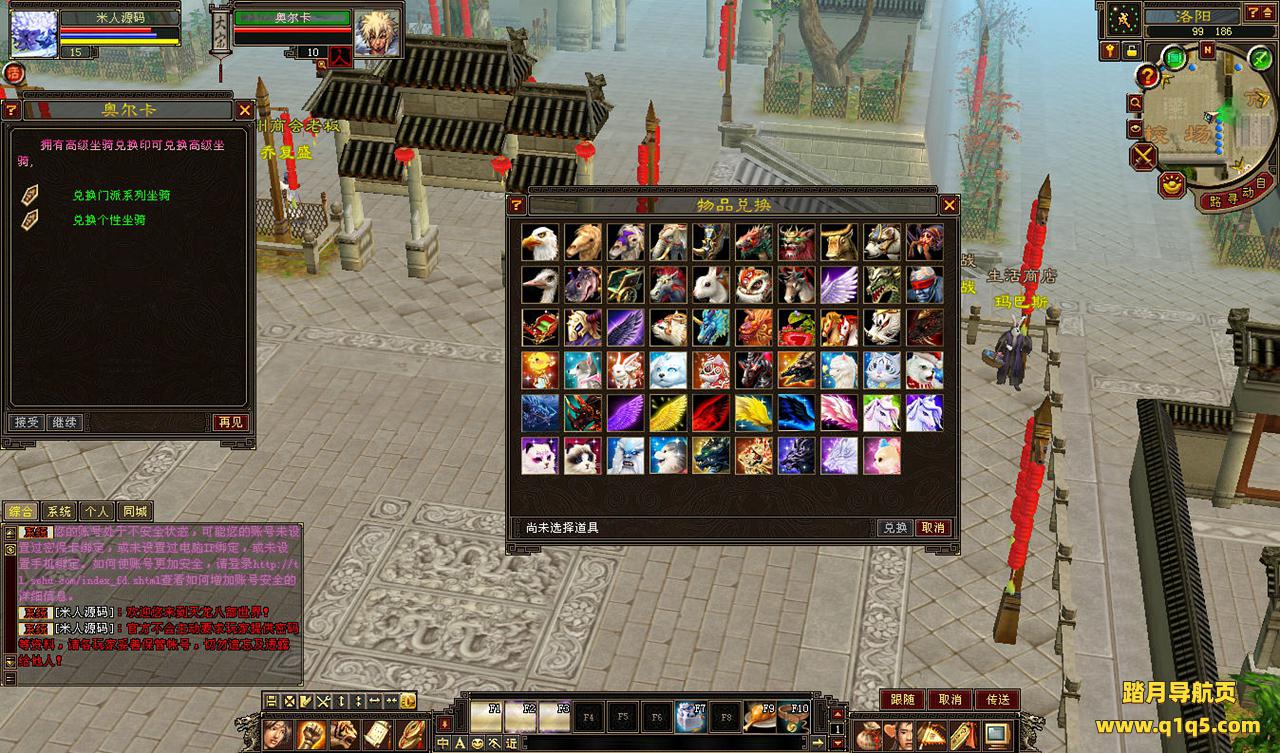Image resolution: width=1280 pixels, height=753 pixels.
Task: Open the 个人 chat tab
Action: pyautogui.click(x=97, y=511)
